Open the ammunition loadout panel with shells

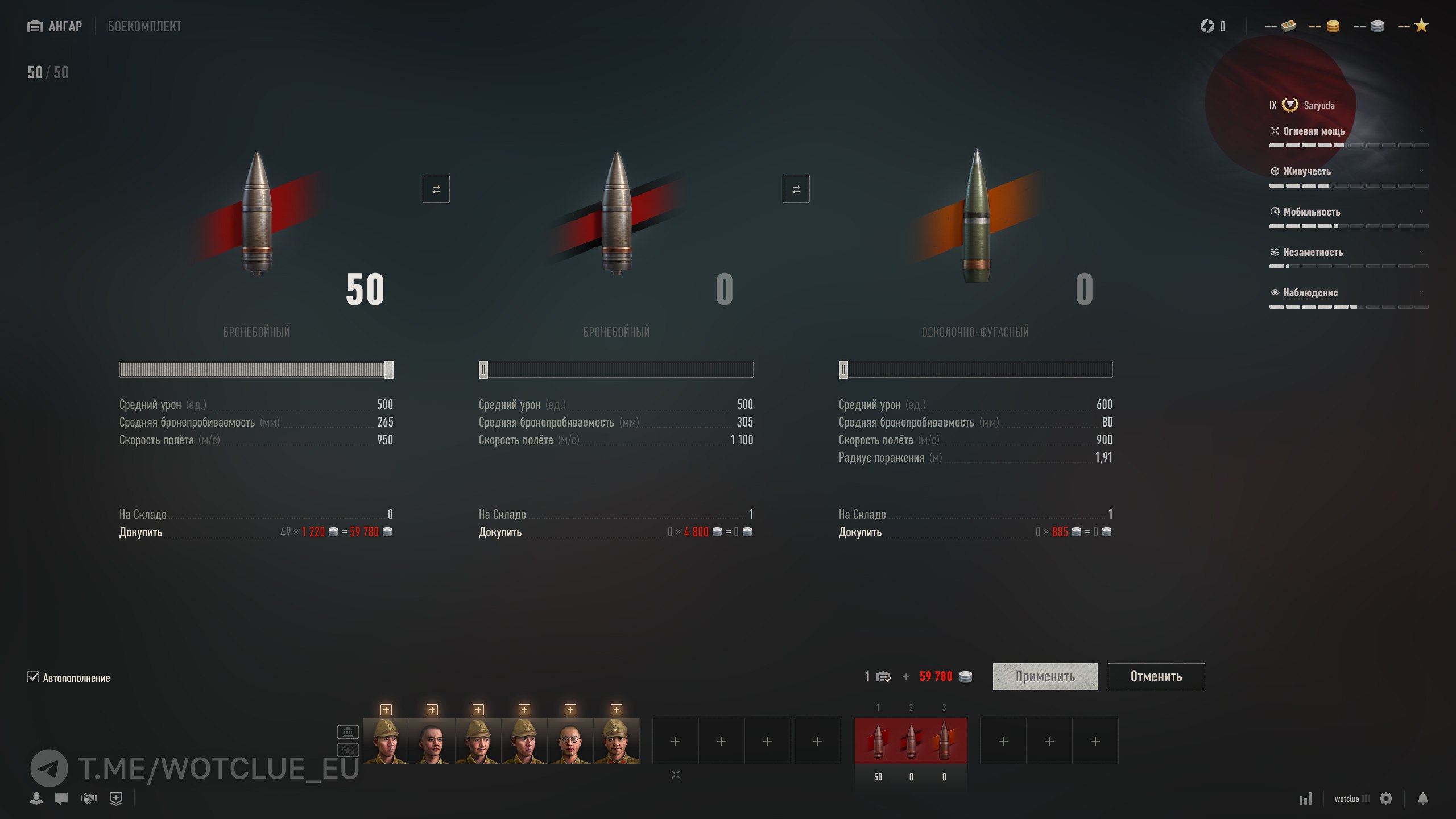(911, 741)
